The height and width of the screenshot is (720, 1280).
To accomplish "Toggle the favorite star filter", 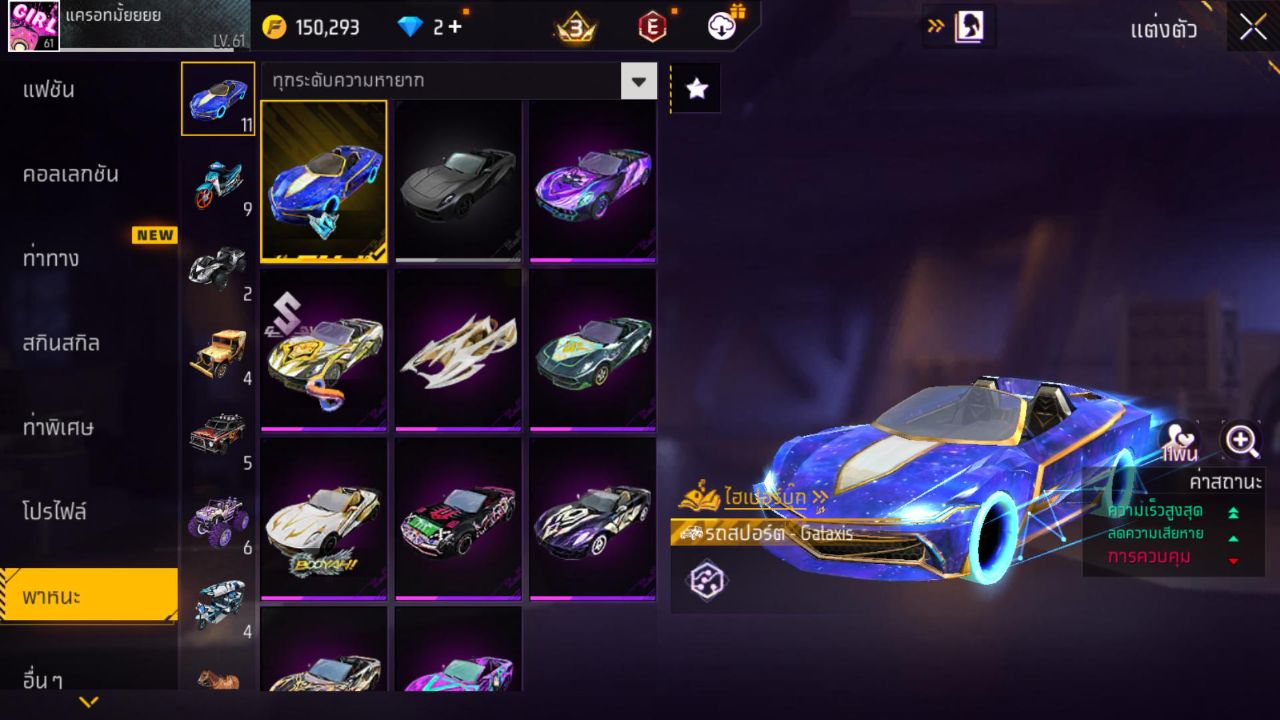I will point(695,86).
